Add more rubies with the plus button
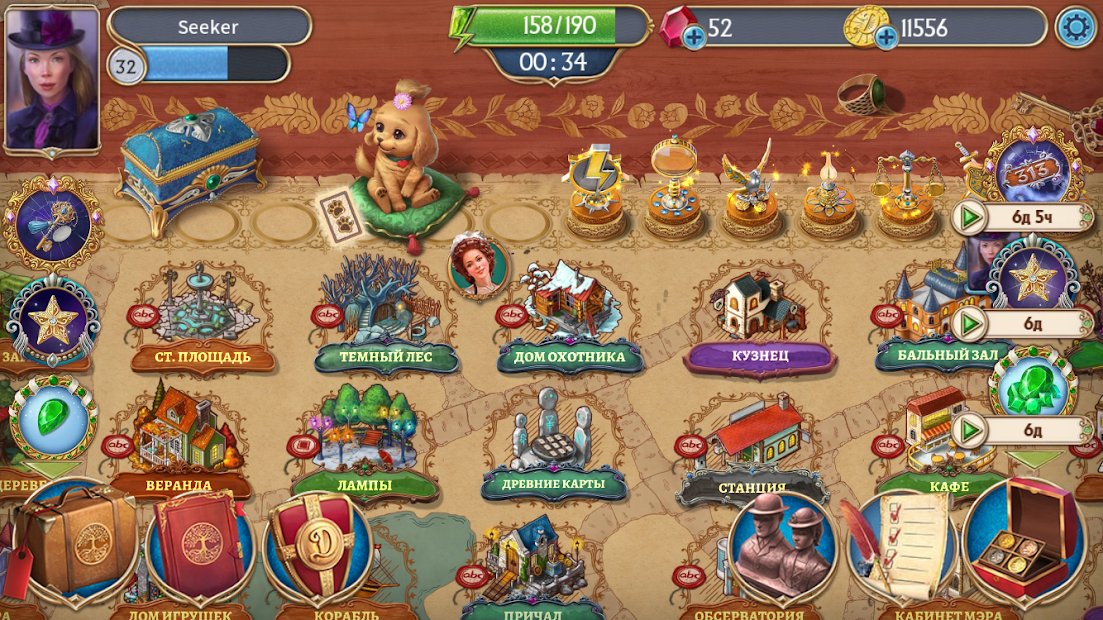 (693, 38)
